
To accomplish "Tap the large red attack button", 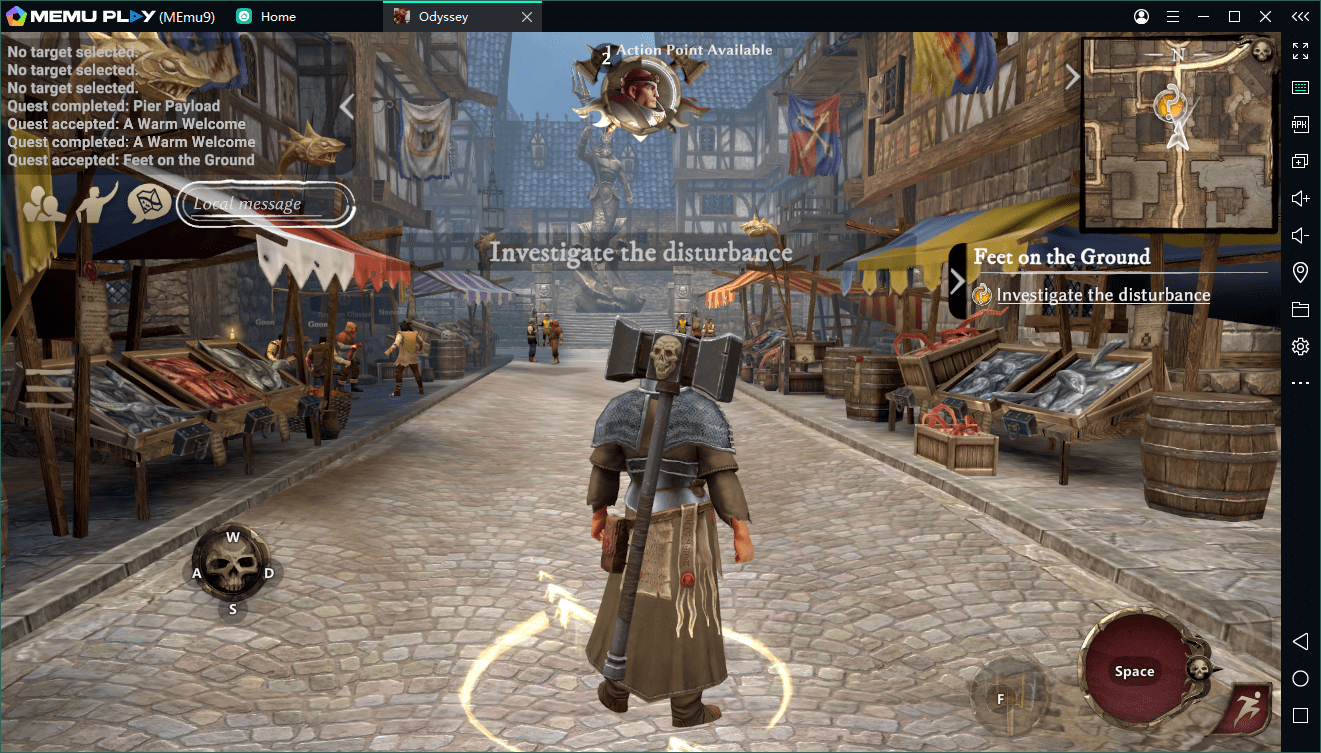I will (x=1134, y=671).
